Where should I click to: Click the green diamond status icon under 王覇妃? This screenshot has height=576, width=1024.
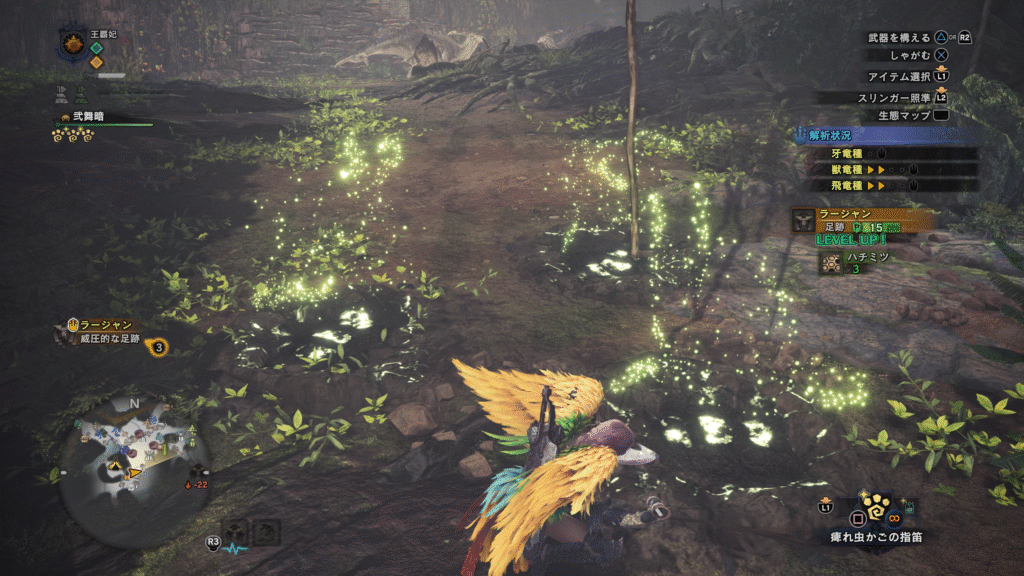[96, 45]
